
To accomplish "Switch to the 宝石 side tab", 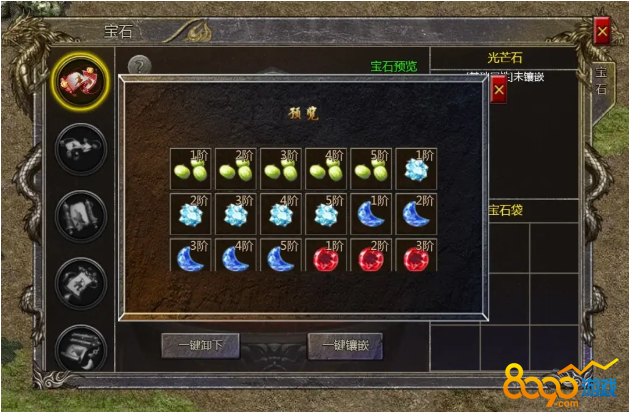I will point(601,81).
